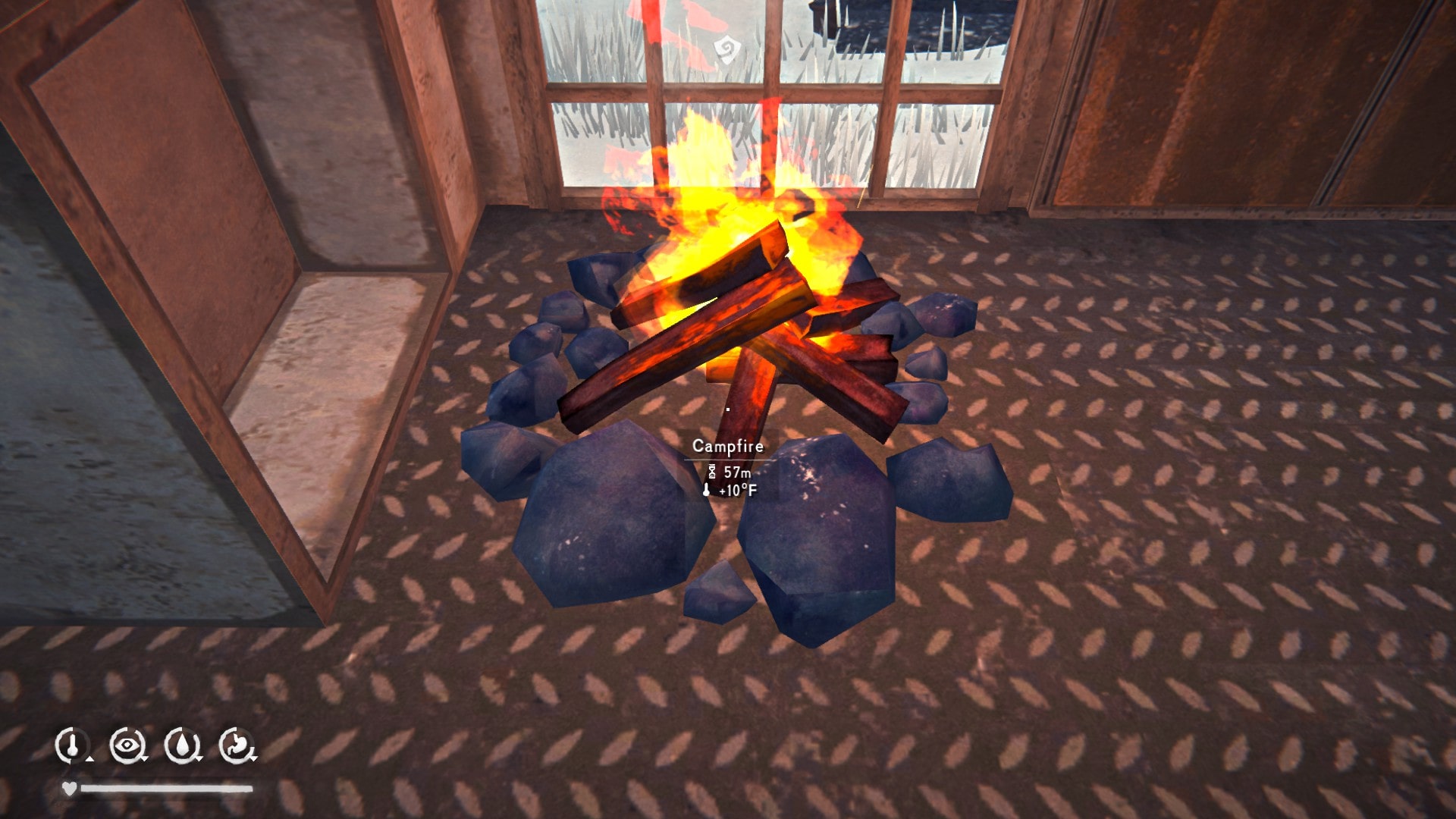Click the heart condition icon

coord(71,787)
